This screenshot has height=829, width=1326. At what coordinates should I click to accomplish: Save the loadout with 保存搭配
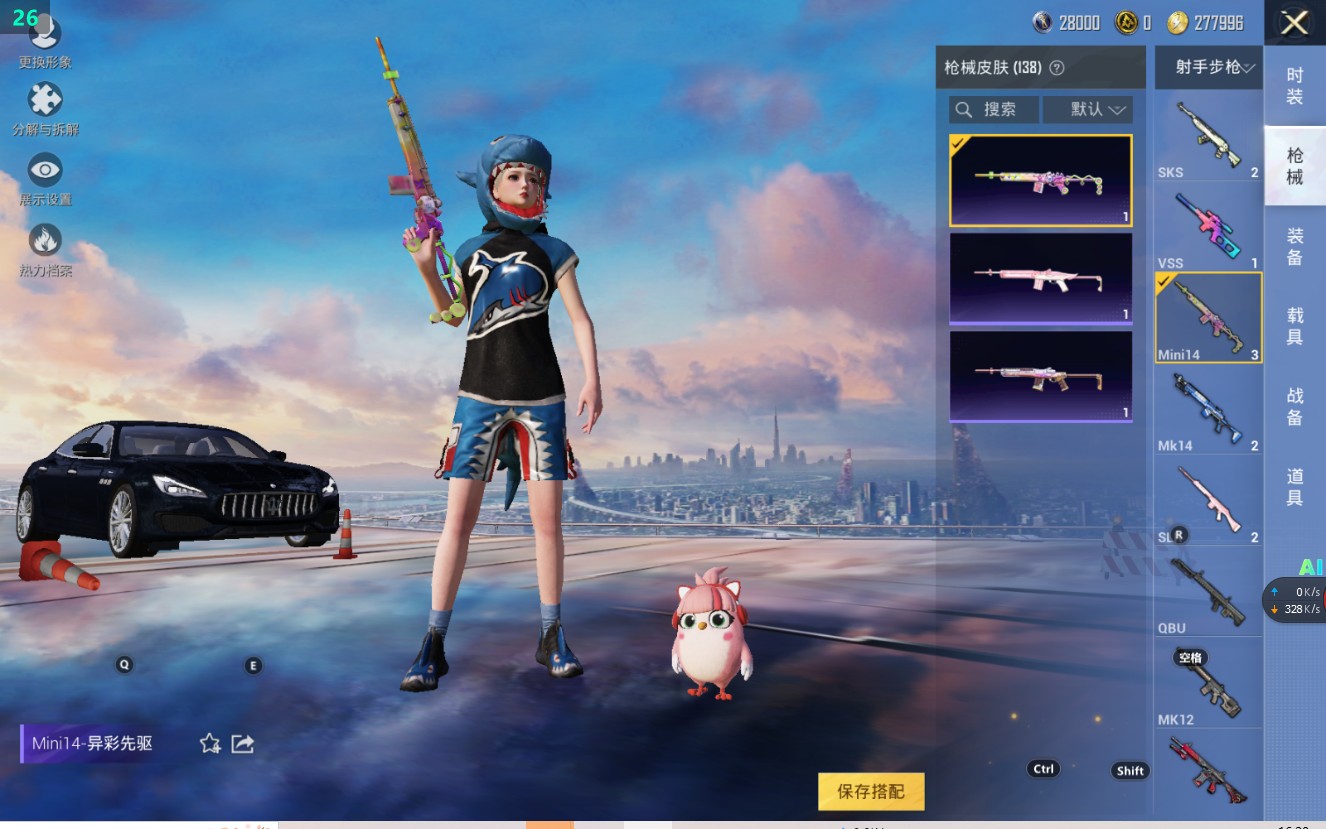871,791
